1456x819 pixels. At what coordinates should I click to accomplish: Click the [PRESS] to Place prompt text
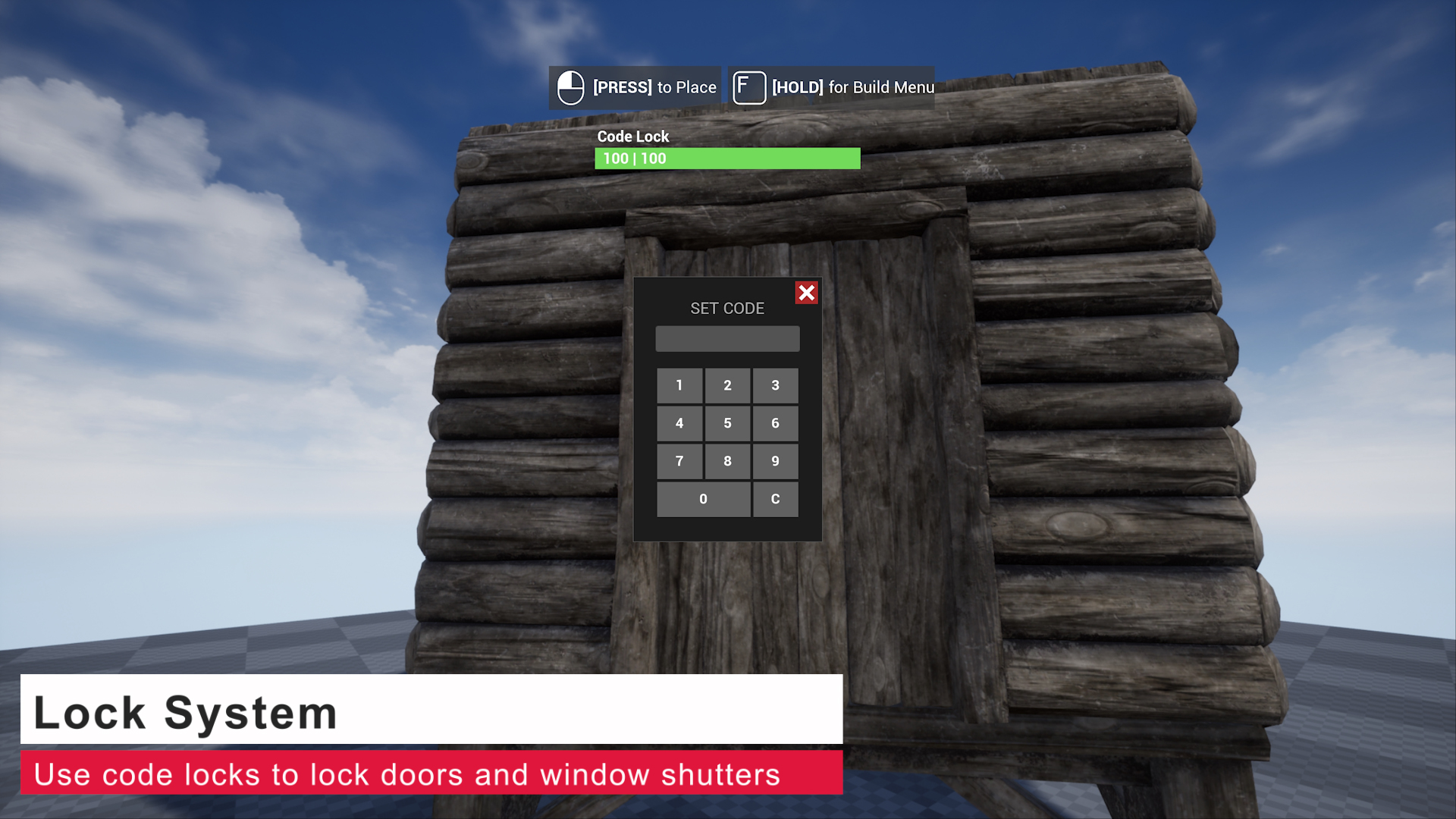point(654,87)
